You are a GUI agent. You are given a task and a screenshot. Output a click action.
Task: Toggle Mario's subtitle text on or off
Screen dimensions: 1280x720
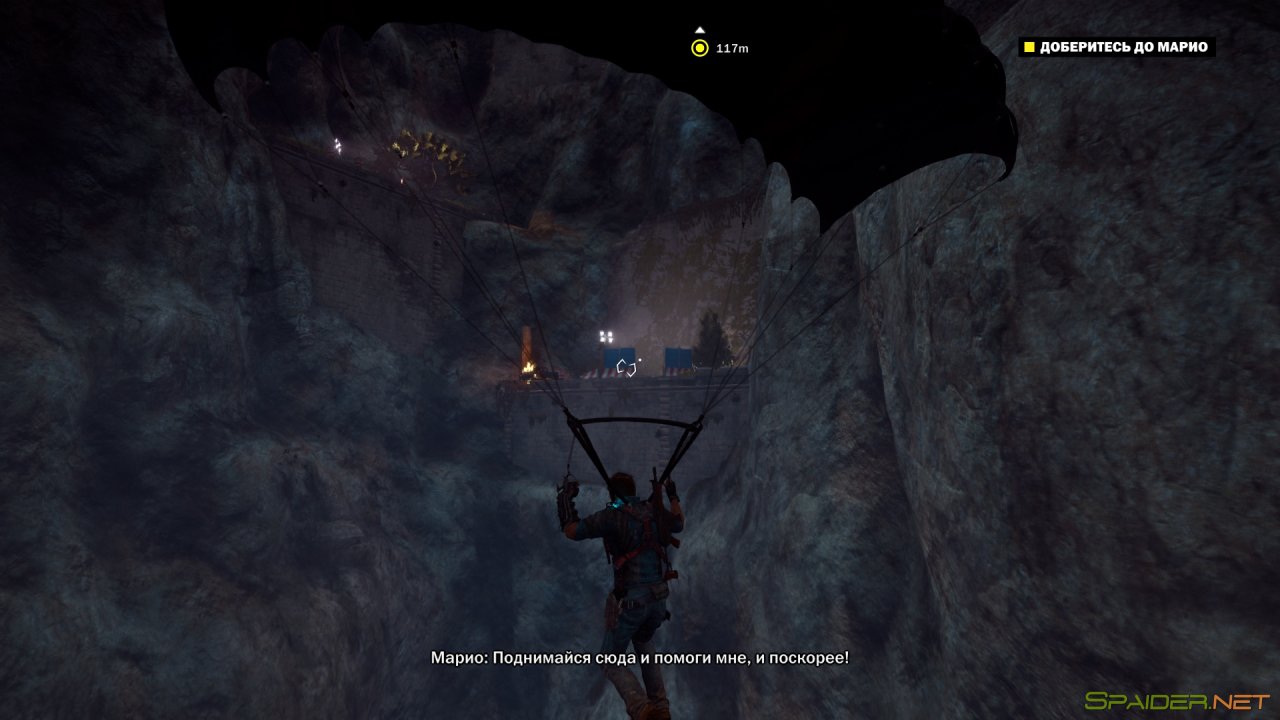(x=639, y=658)
